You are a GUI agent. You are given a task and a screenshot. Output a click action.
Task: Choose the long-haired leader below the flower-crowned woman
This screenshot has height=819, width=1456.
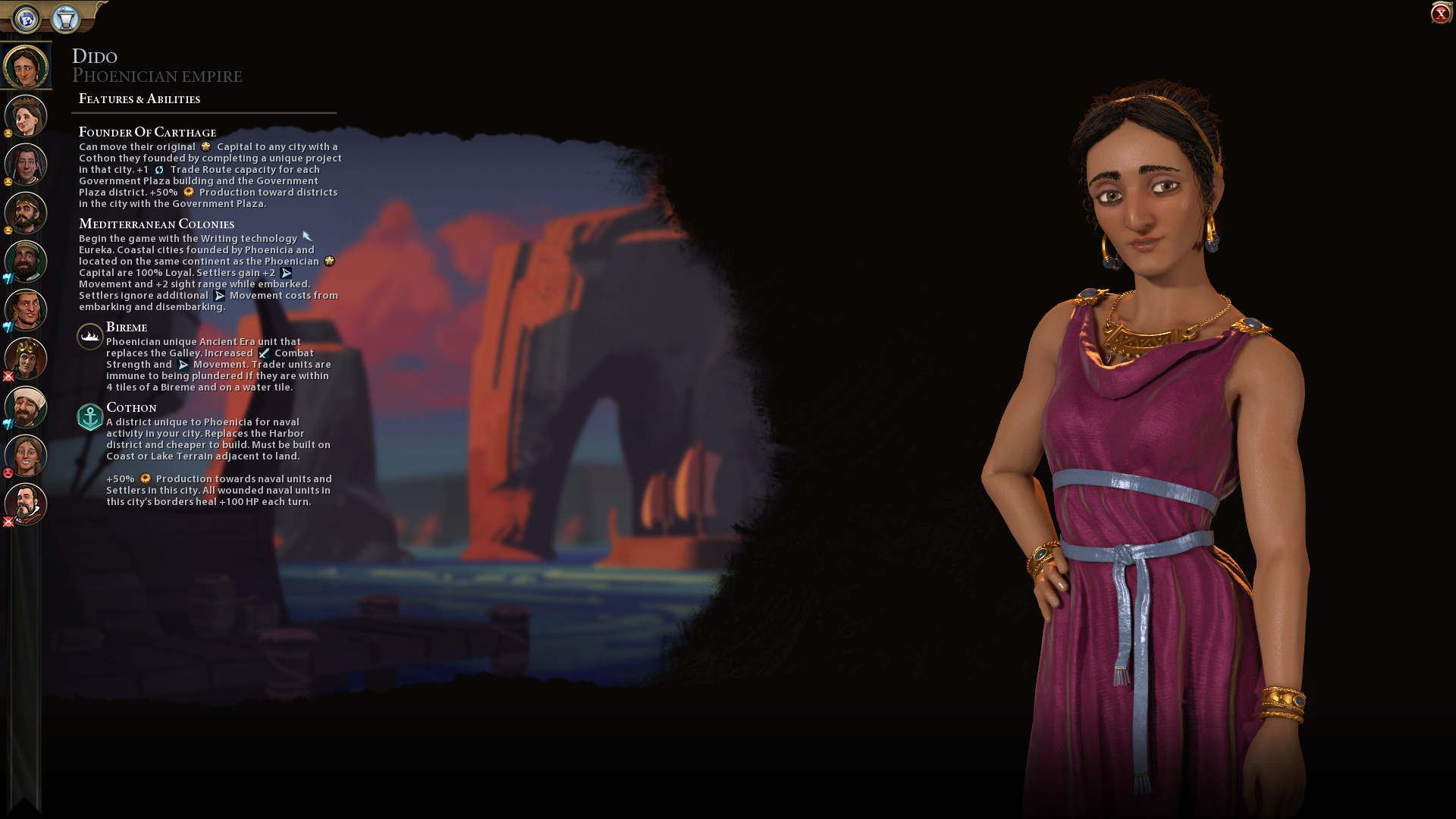(x=26, y=165)
